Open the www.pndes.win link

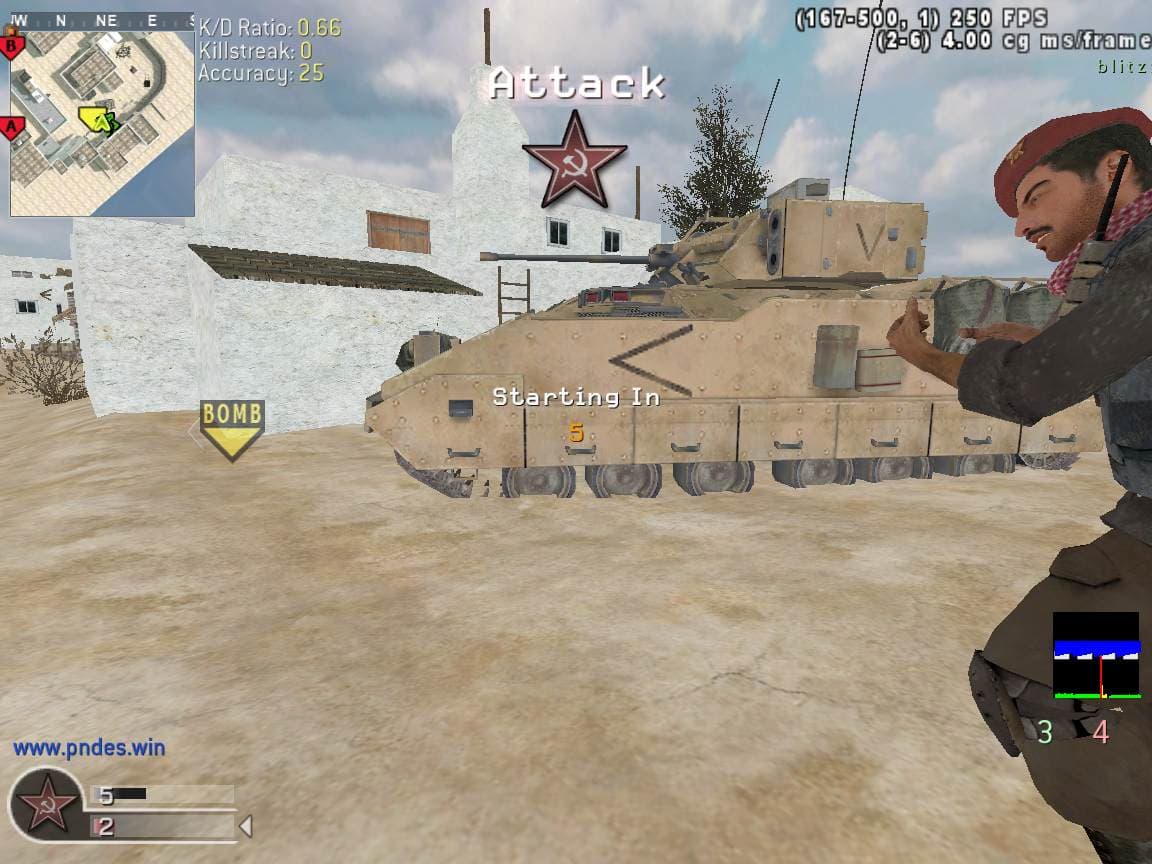click(89, 747)
